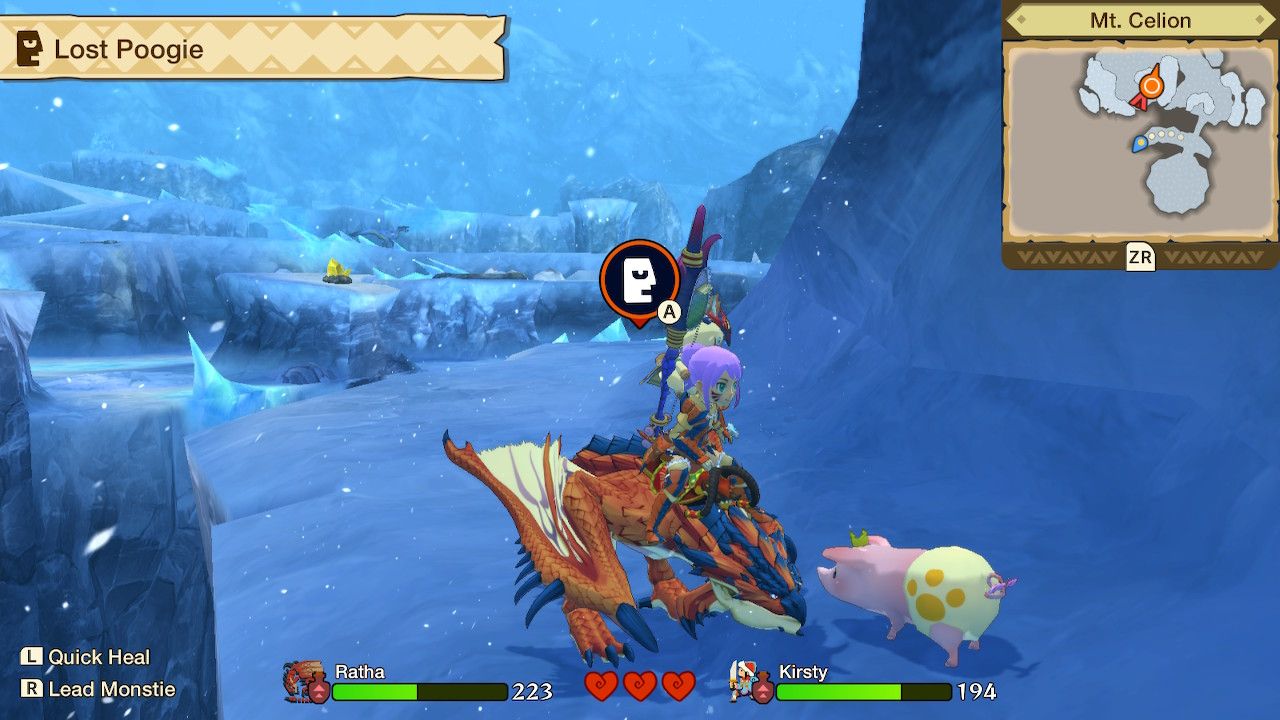The width and height of the screenshot is (1280, 720).
Task: Click the Mt. Celion title bar
Action: [x=1139, y=19]
